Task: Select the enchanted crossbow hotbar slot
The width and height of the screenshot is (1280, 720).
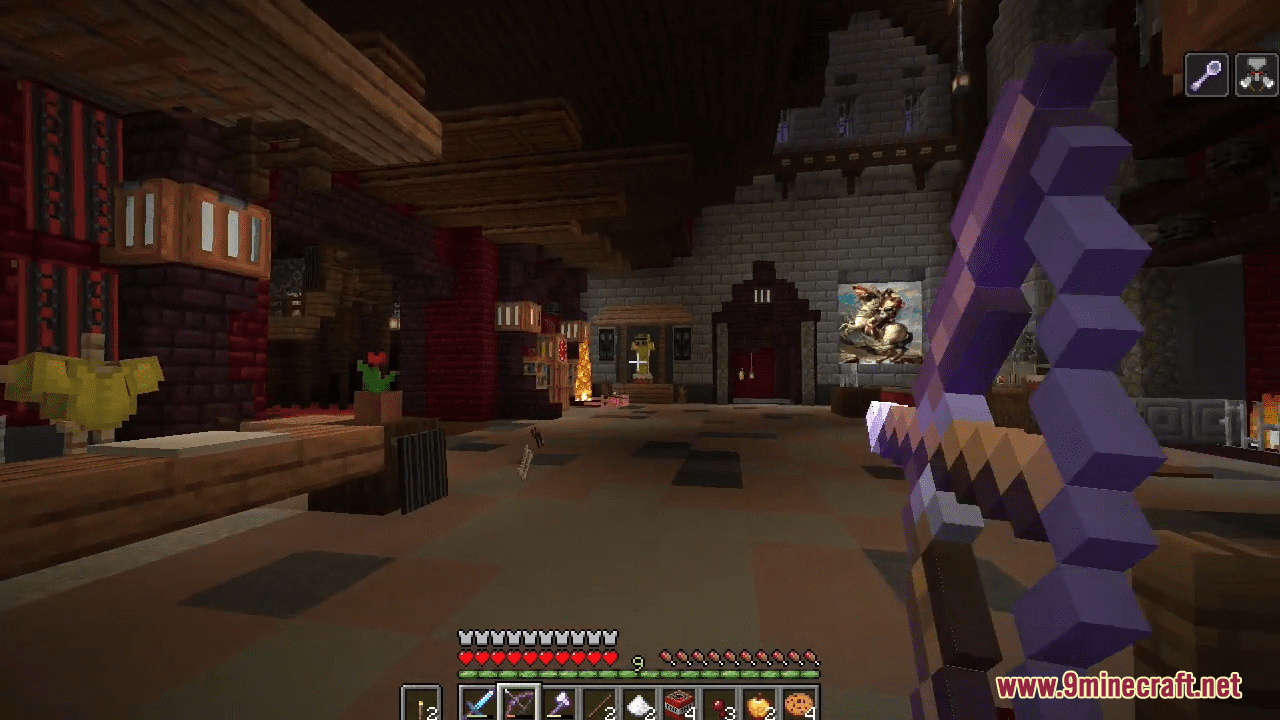Action: [518, 700]
